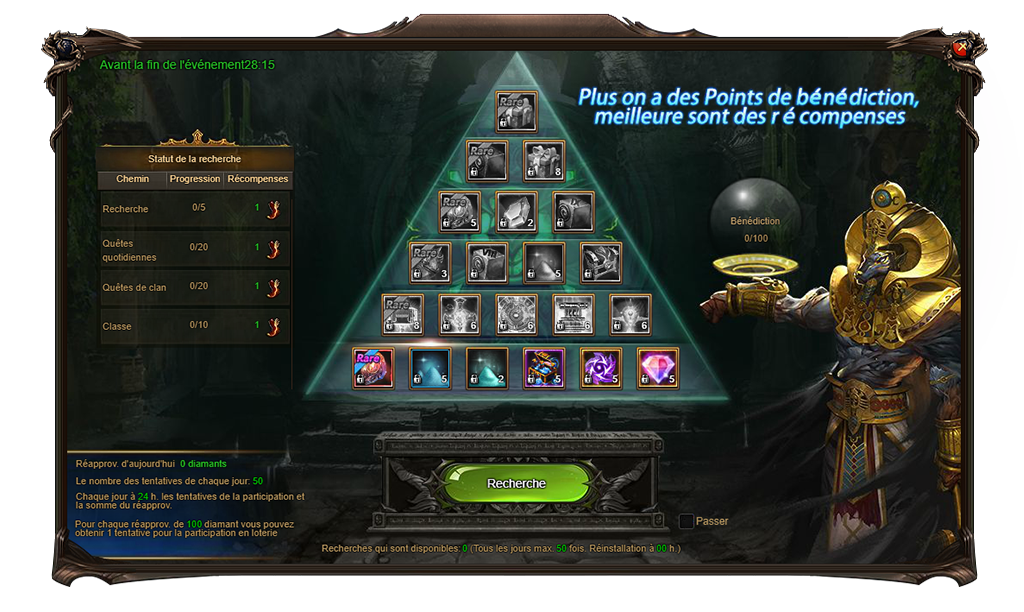This screenshot has width=1024, height=612.
Task: Choose the blue treasure chest reward
Action: (544, 368)
